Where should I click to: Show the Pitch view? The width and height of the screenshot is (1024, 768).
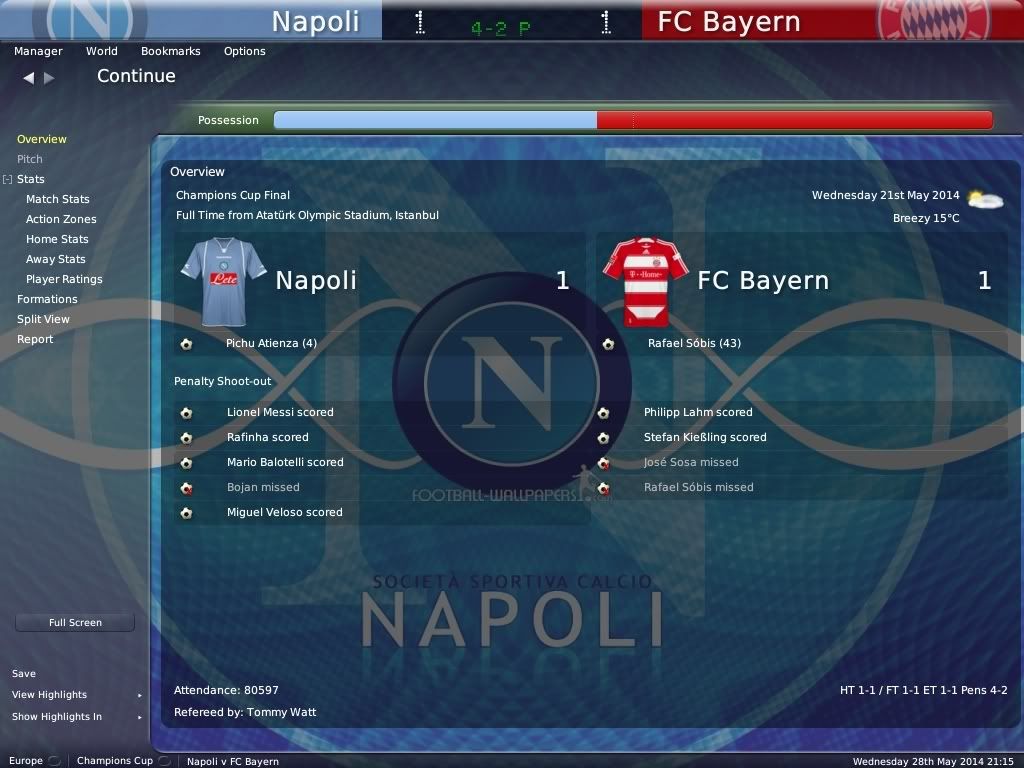tap(30, 159)
